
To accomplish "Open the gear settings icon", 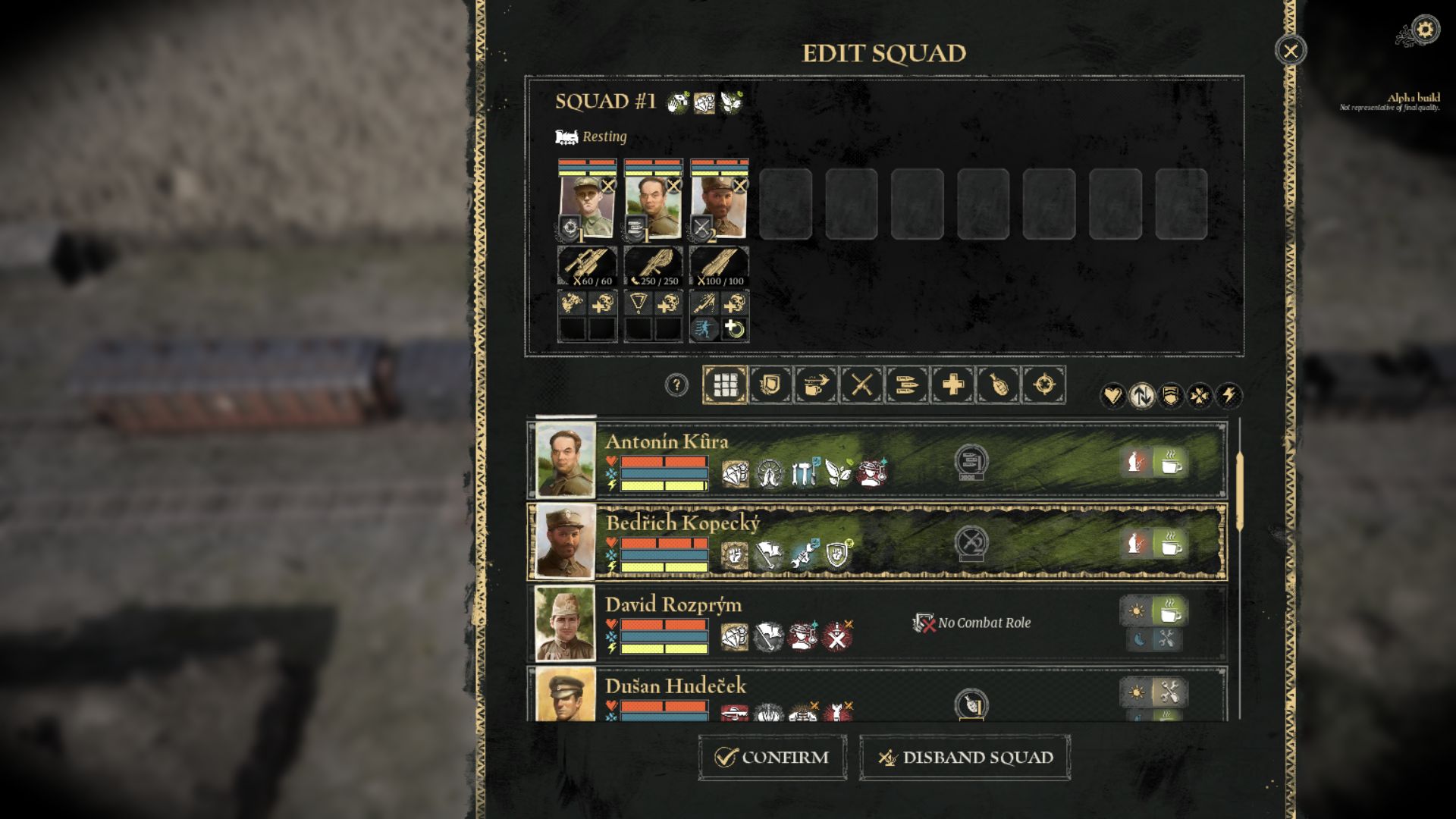I will 1425,30.
